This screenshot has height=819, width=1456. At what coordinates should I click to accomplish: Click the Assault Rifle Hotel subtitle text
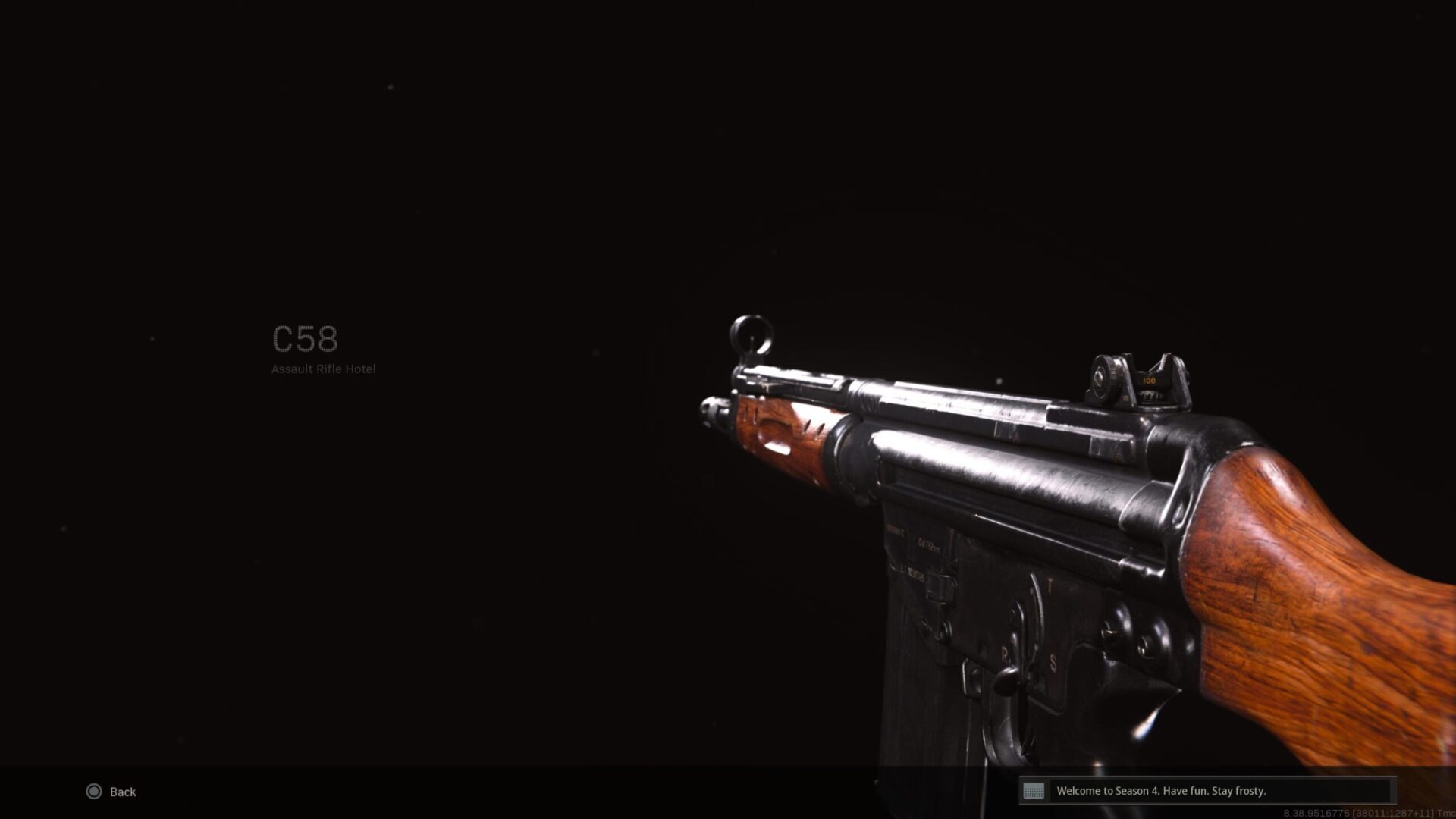322,369
